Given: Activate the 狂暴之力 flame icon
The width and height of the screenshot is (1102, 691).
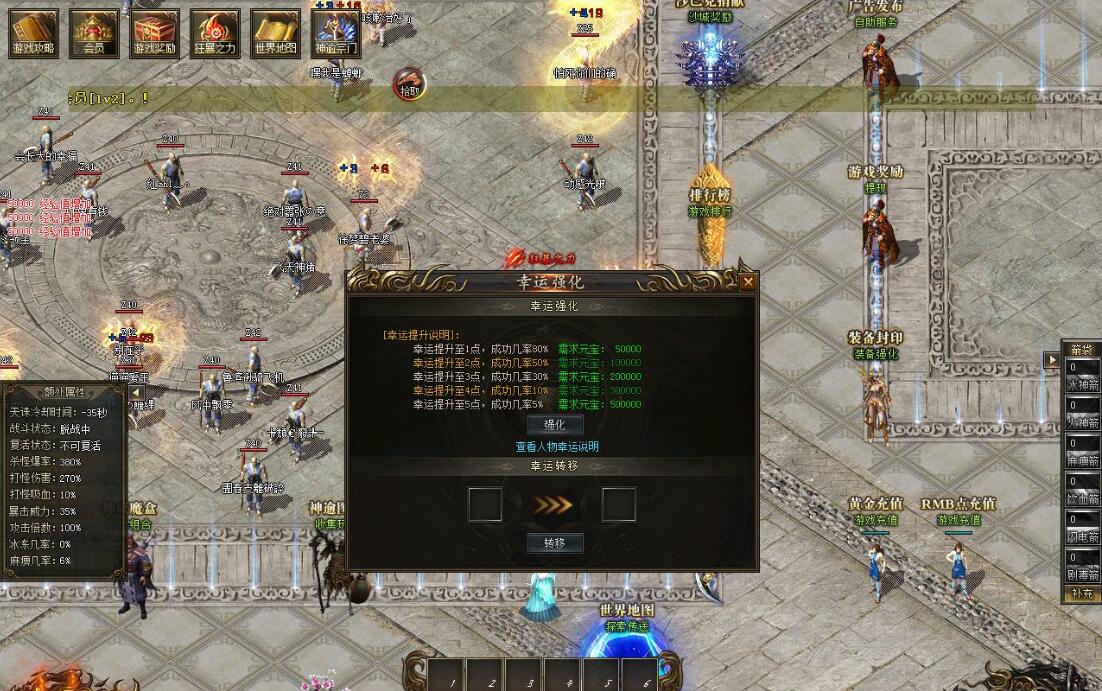Looking at the screenshot, I should click(x=214, y=33).
